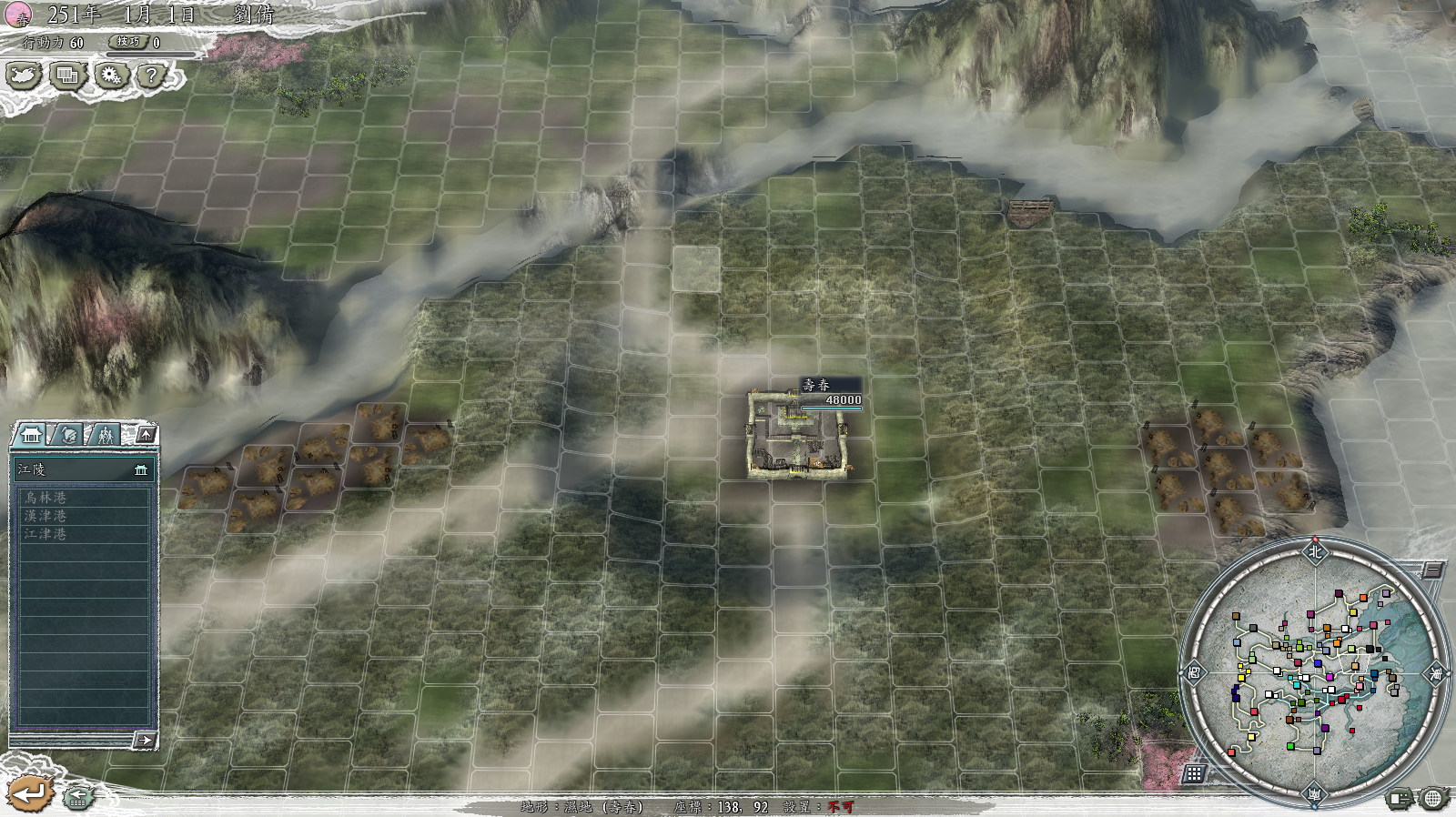Click the 技巧 technique points button

[128, 42]
